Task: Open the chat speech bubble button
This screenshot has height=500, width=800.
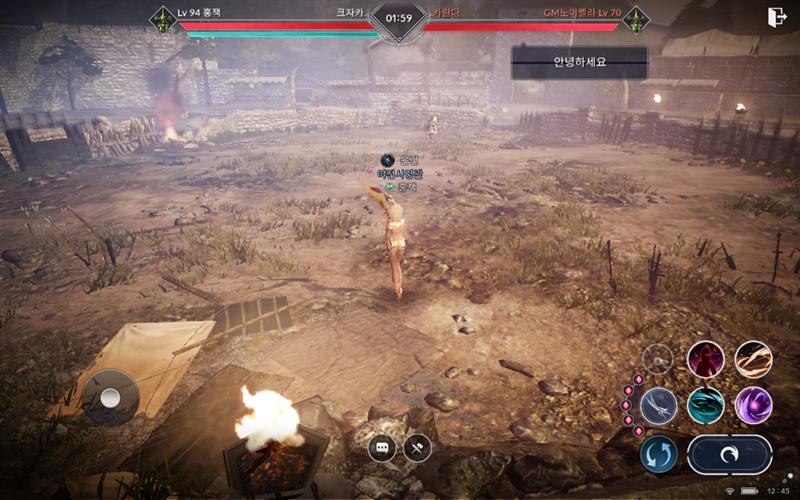Action: 383,448
